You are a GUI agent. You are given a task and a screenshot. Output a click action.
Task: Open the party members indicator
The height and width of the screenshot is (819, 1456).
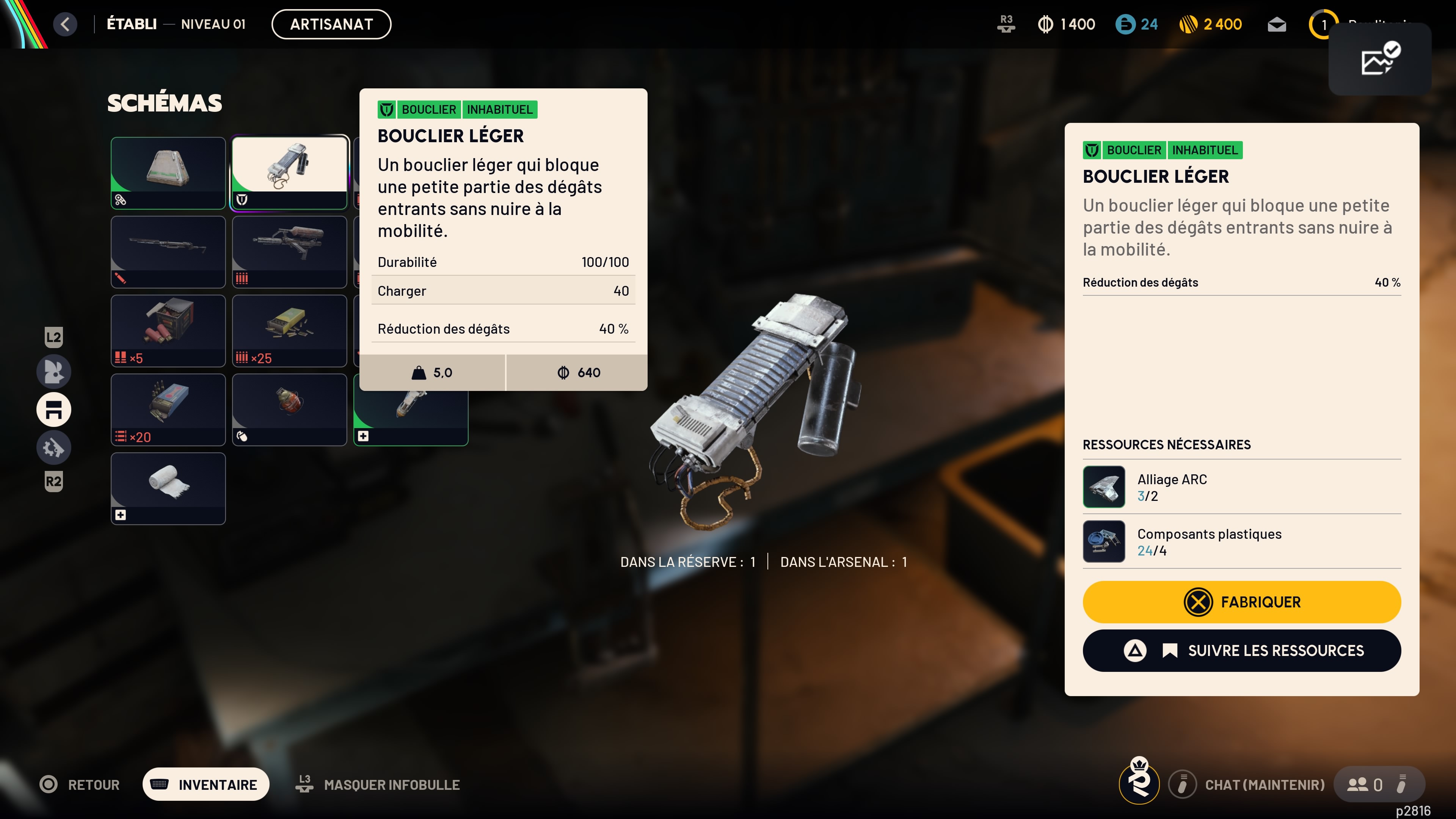click(1365, 784)
